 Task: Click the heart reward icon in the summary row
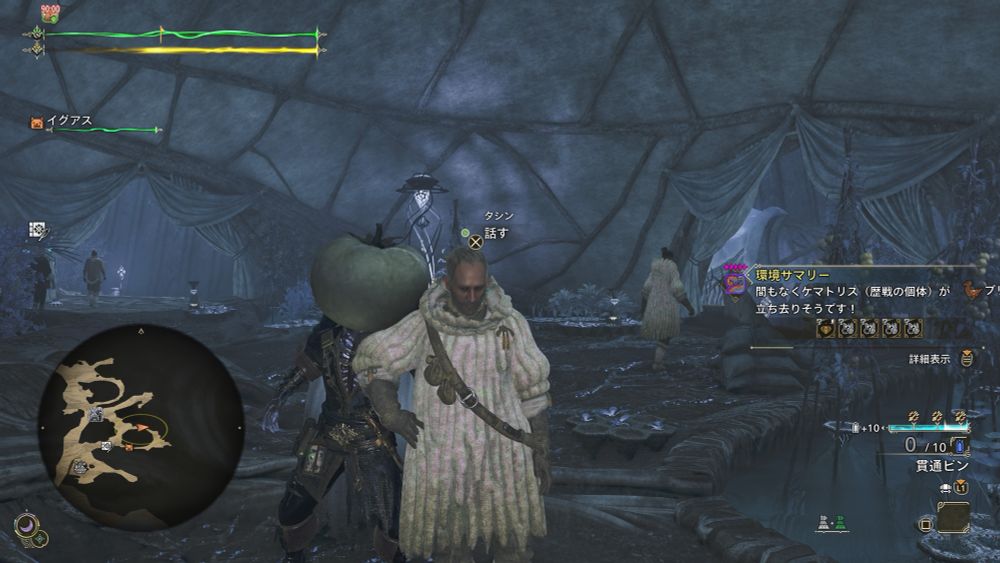(826, 328)
